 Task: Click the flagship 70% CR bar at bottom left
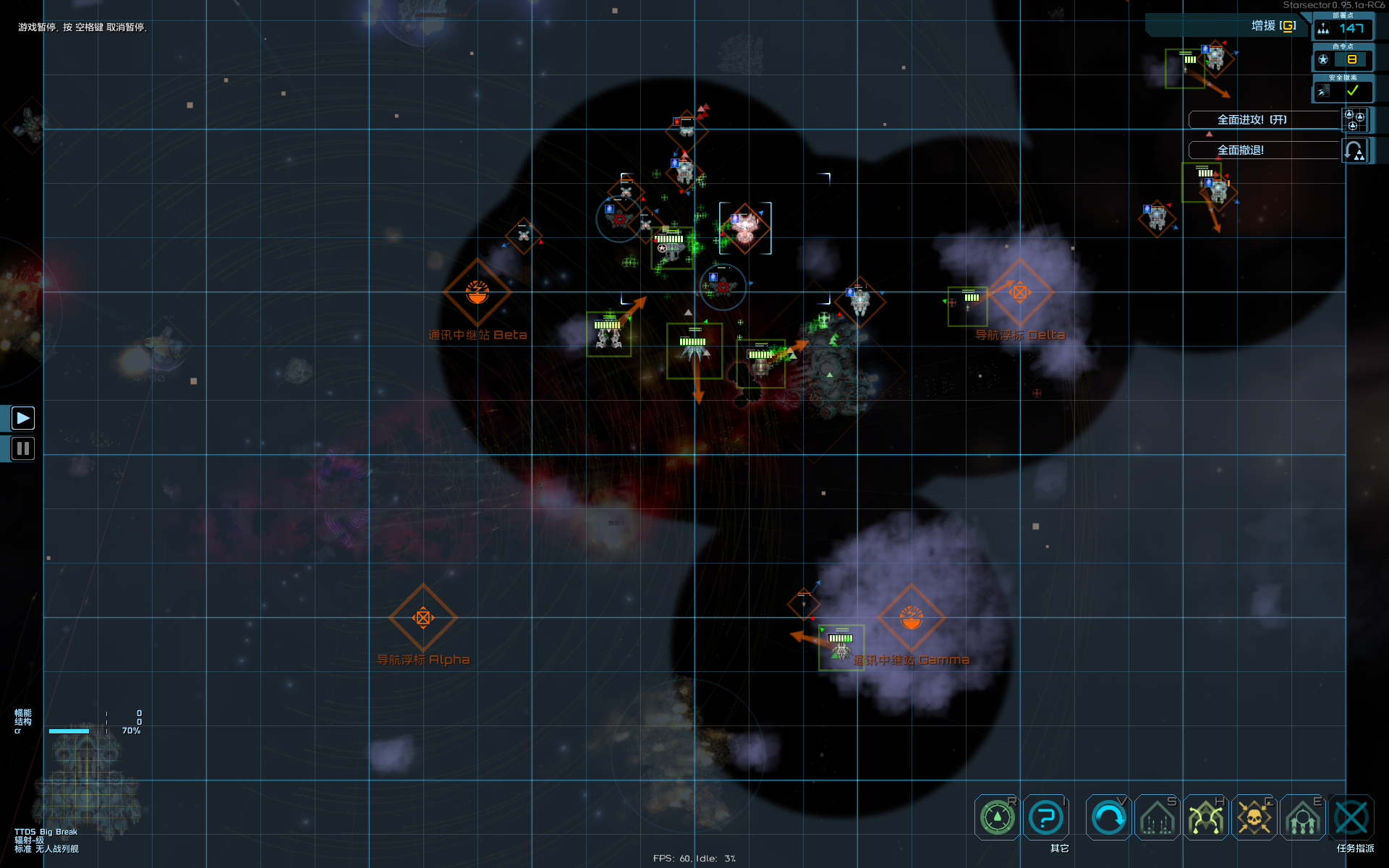point(70,731)
